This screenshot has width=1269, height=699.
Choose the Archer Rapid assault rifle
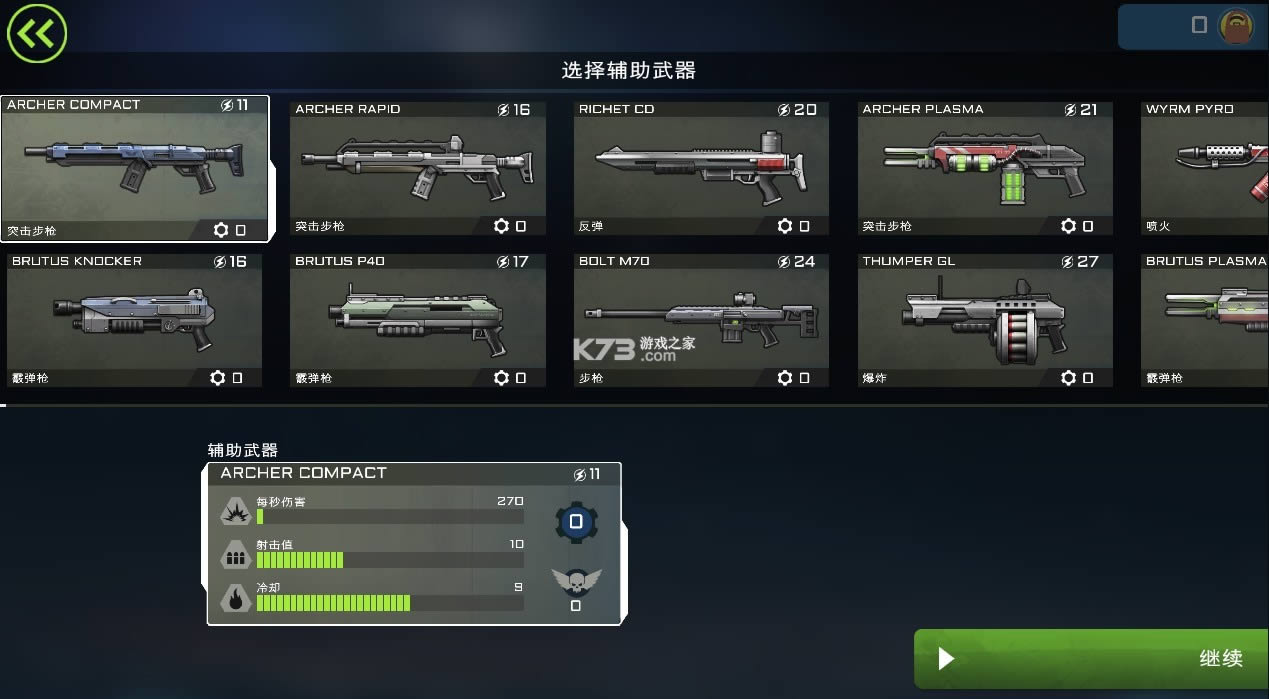417,168
